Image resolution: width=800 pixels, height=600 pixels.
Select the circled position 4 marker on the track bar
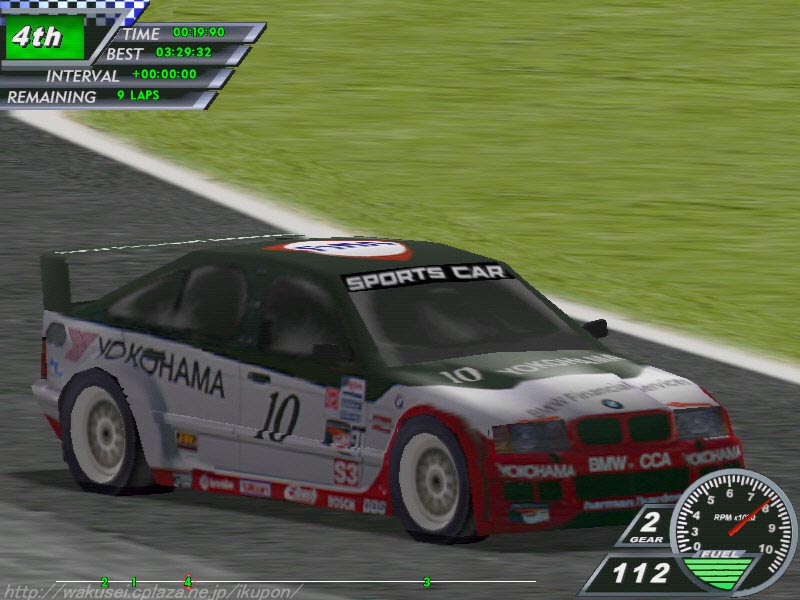click(187, 580)
